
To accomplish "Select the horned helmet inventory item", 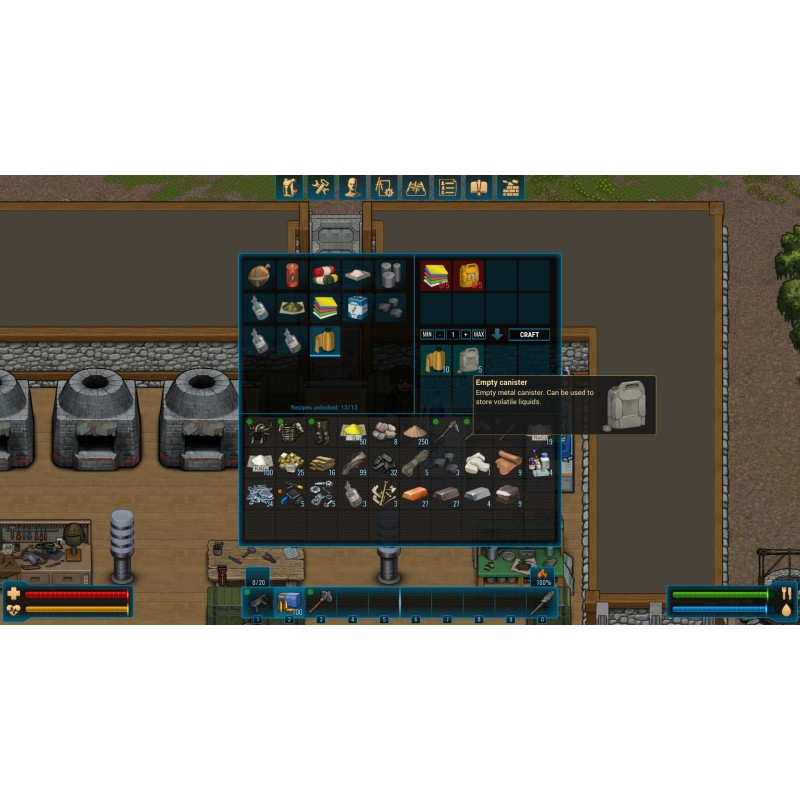I will [260, 431].
